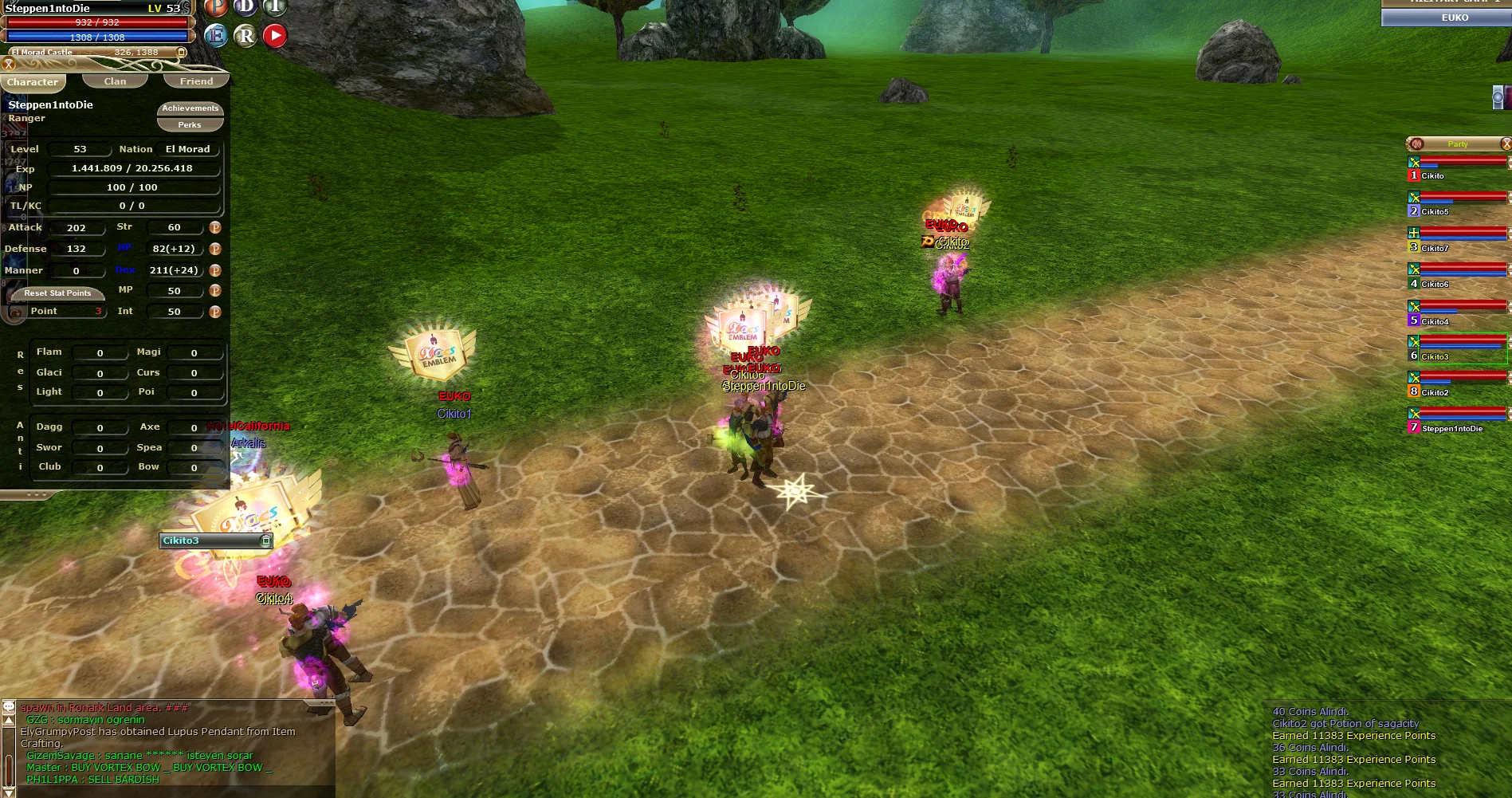Screen dimensions: 1512x798
Task: Add a stat point to Dex
Action: tap(215, 270)
